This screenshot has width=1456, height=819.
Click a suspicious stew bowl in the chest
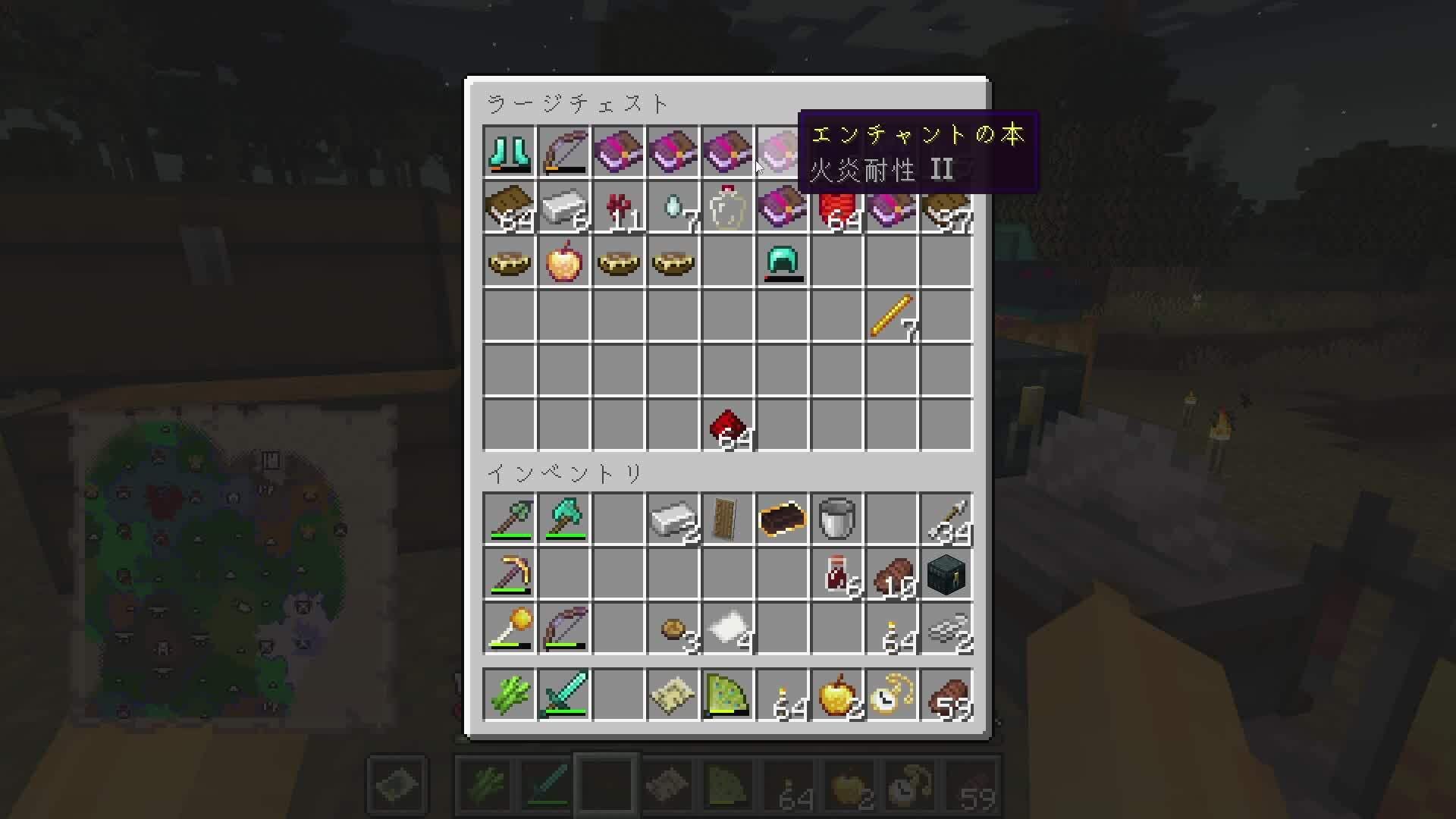point(508,262)
